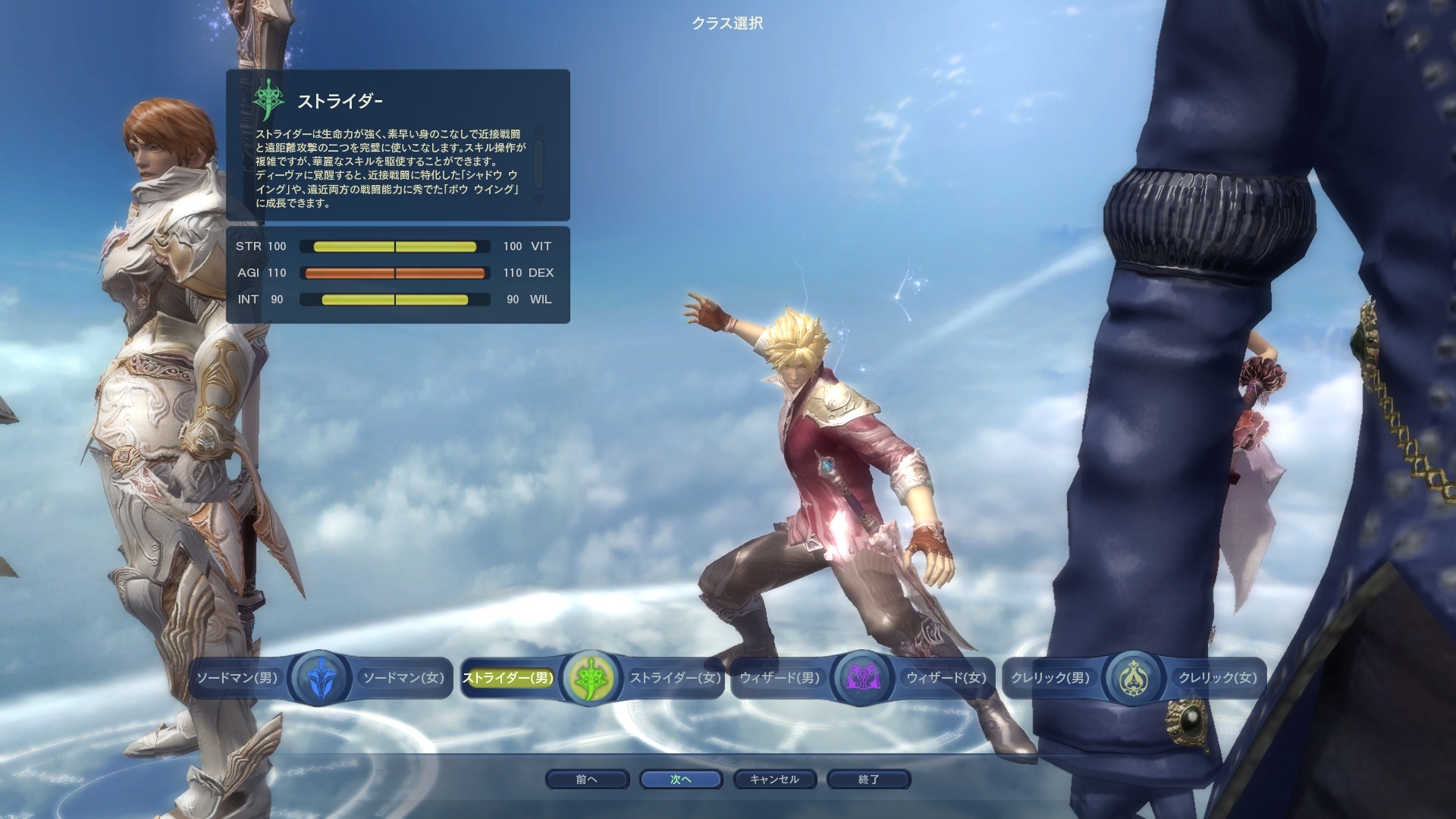
Task: Click the purple Wizard class emblem
Action: (x=862, y=678)
